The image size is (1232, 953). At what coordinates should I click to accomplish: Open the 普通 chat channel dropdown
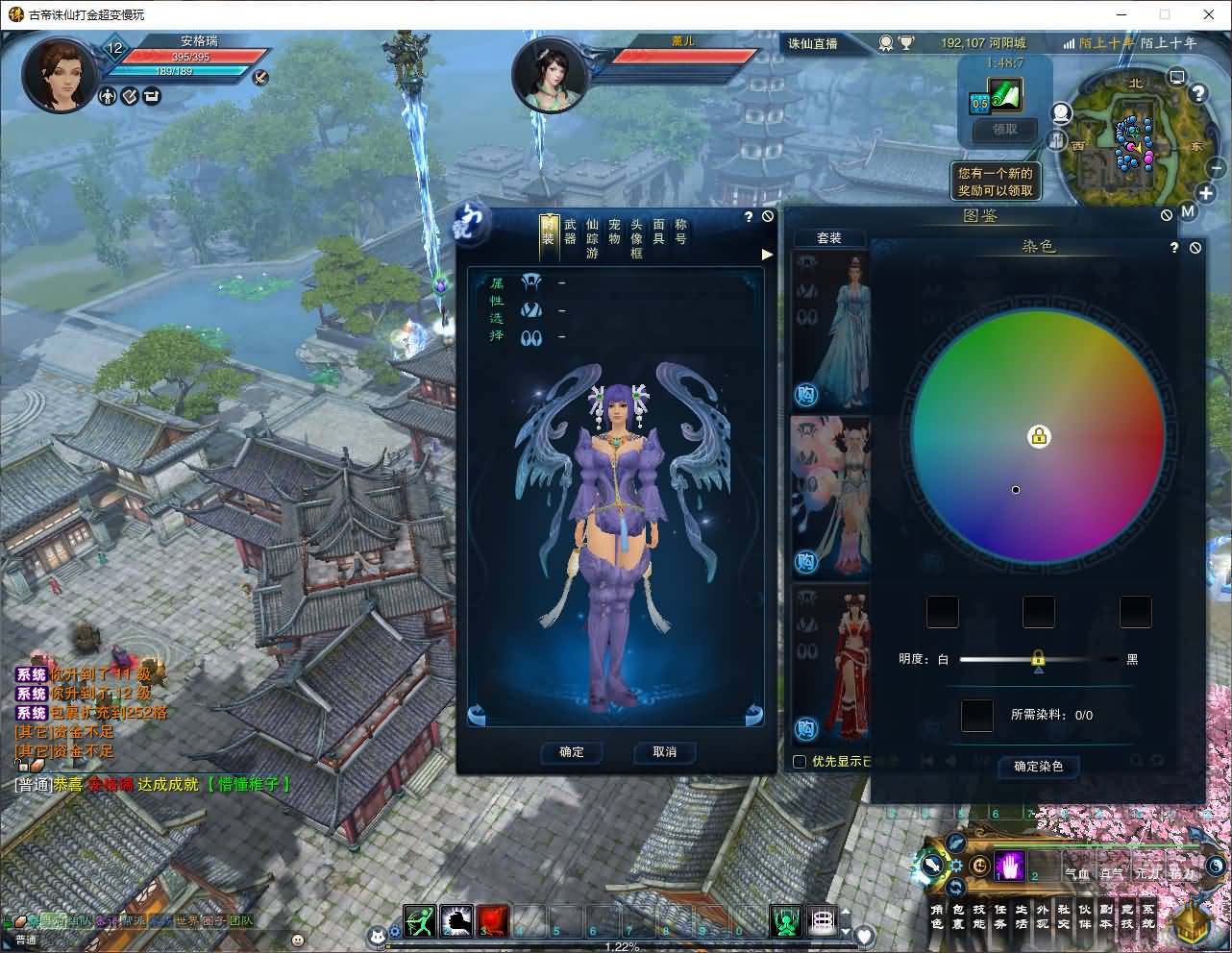[25, 940]
